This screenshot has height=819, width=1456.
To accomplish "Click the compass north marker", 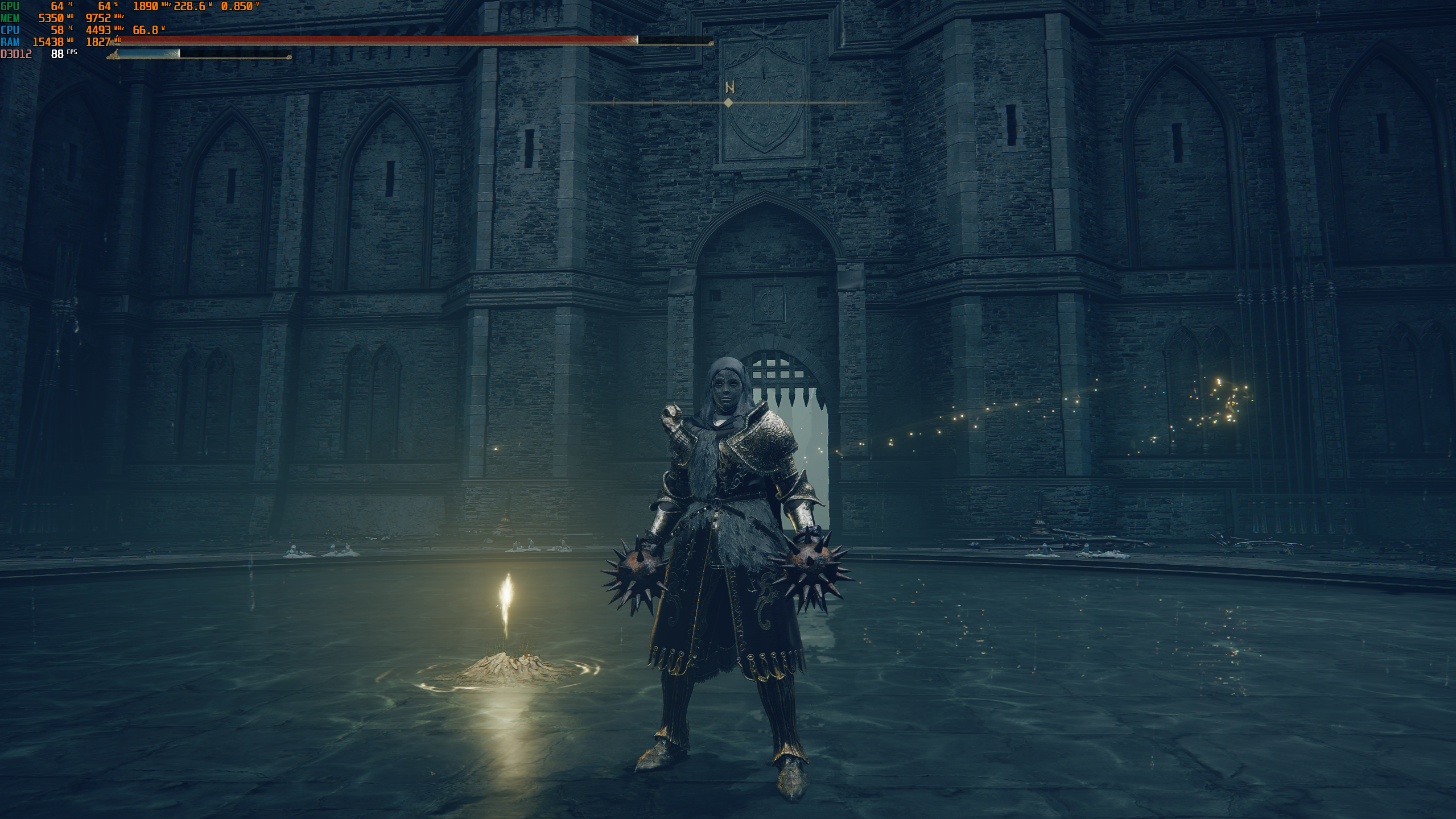I will 729,88.
